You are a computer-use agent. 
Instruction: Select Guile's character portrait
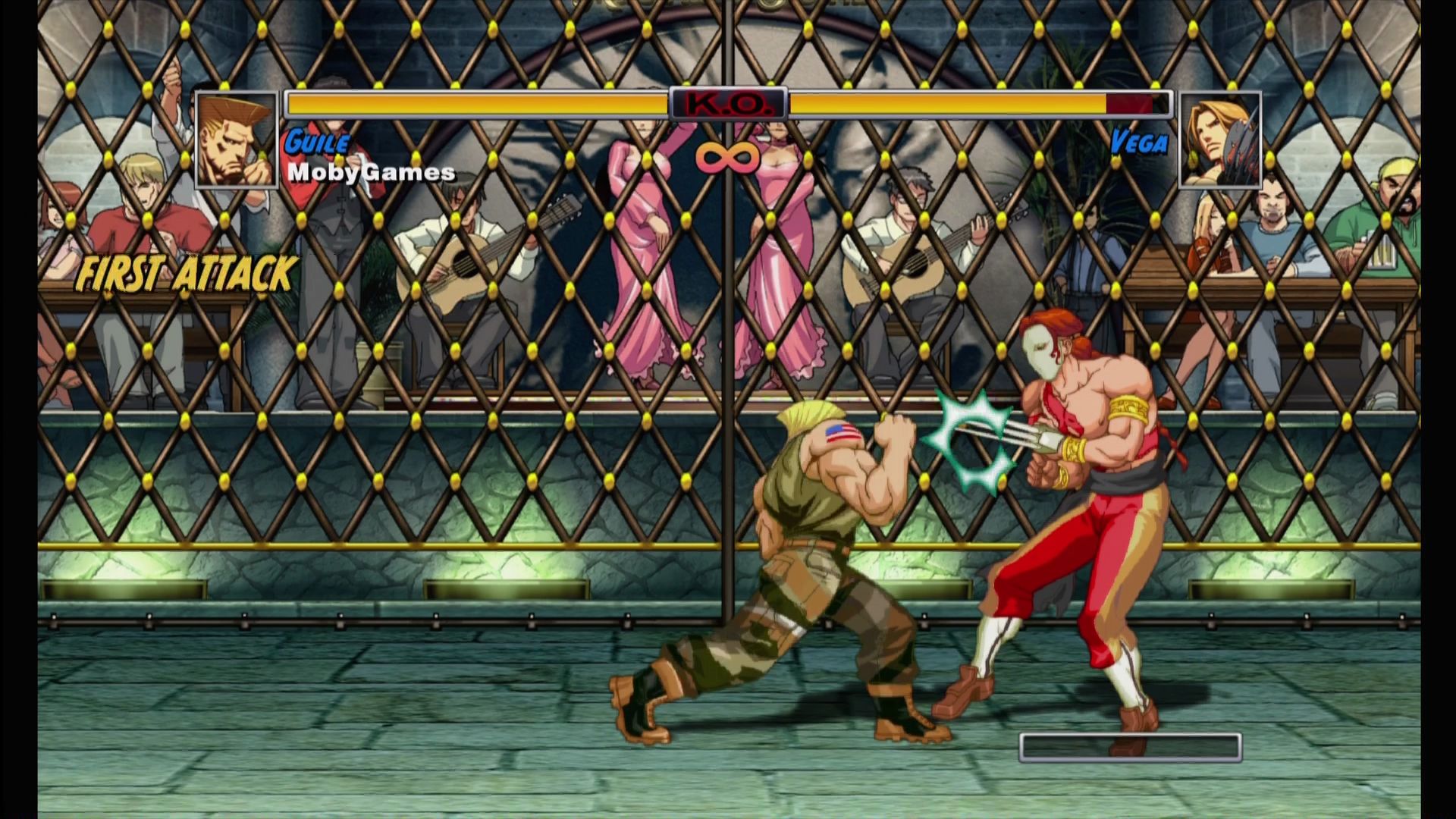[x=236, y=140]
